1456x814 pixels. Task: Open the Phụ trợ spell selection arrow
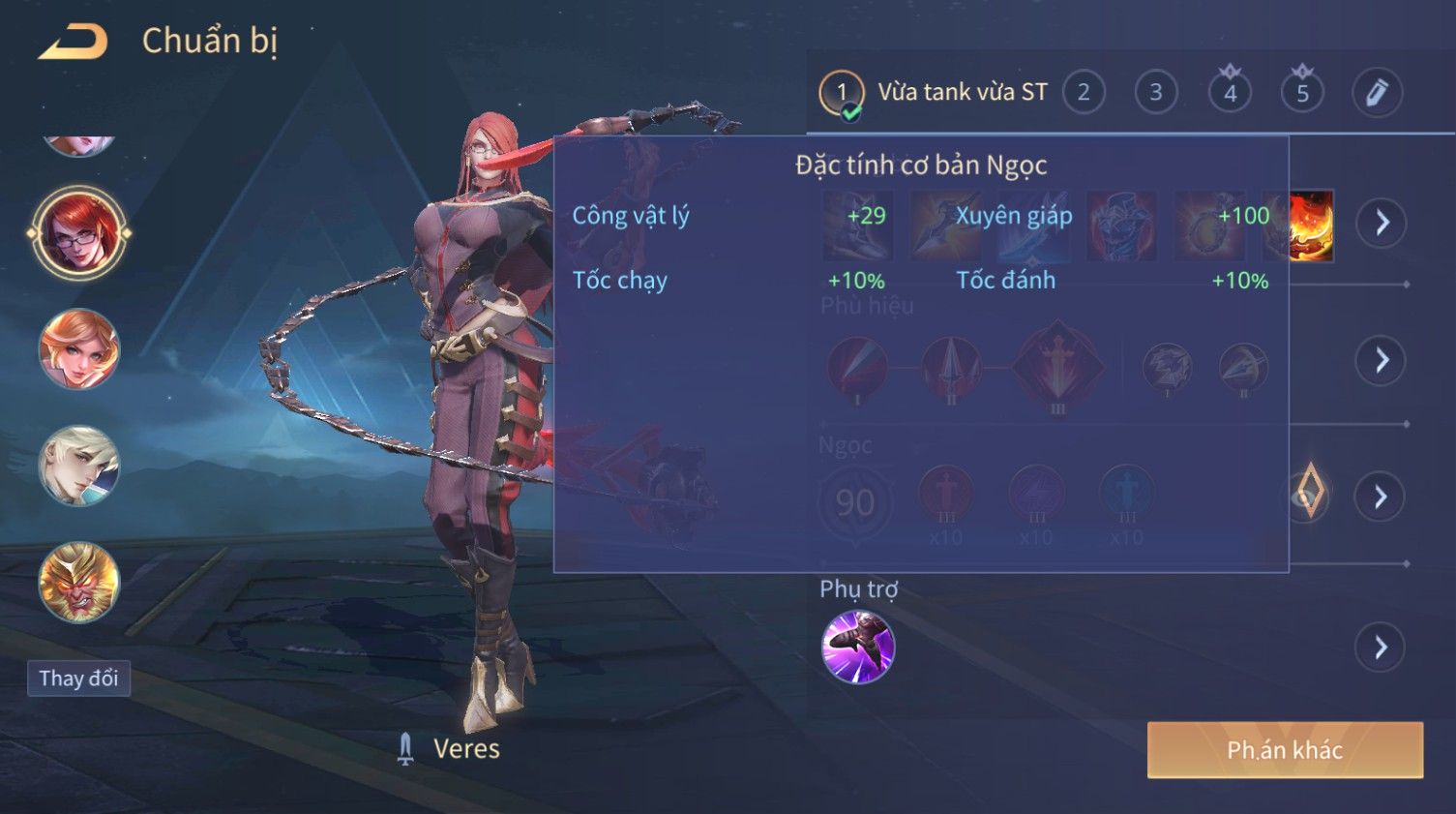[1381, 648]
